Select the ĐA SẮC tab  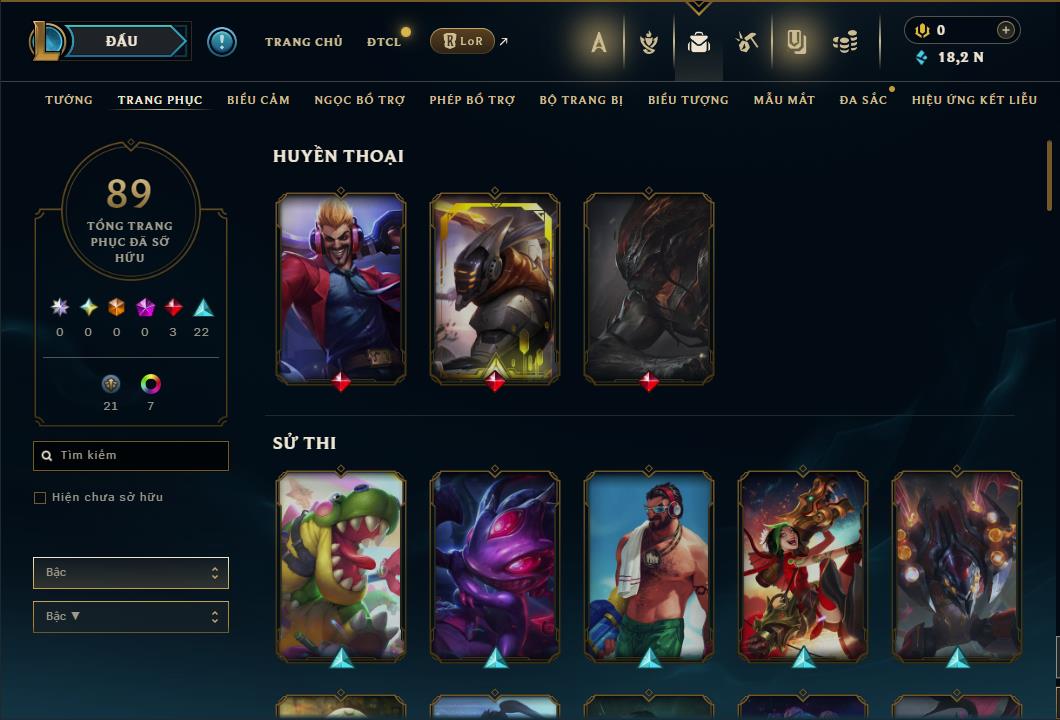click(863, 100)
